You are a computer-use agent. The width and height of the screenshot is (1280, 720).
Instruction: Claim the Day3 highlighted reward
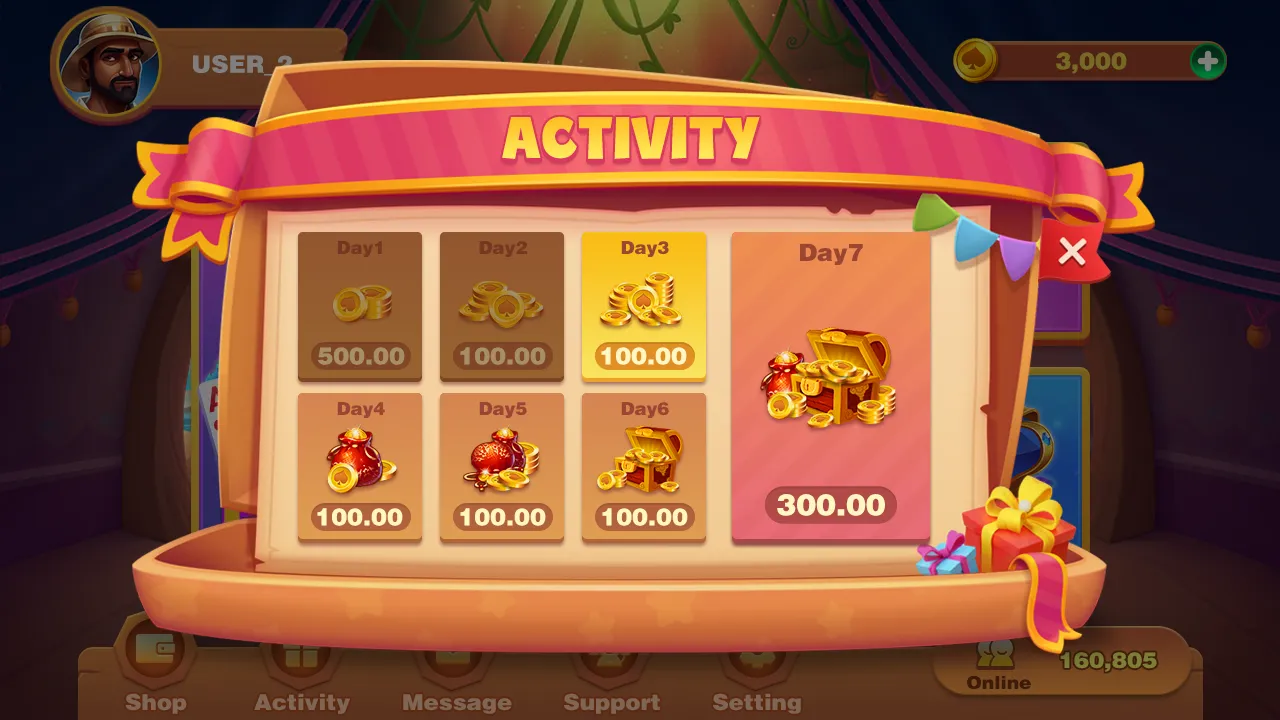coord(644,307)
